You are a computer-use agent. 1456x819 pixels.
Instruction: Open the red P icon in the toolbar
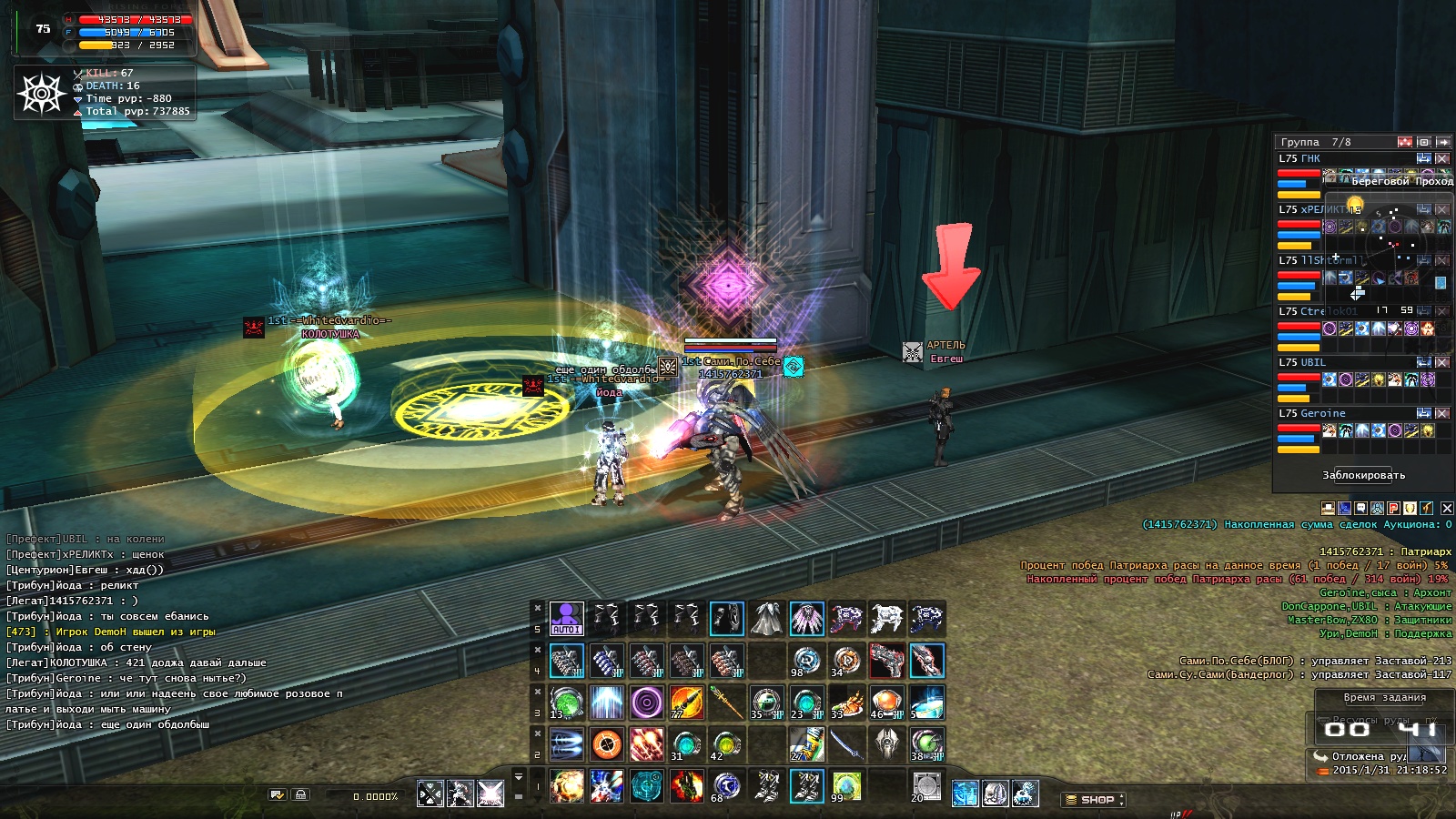[x=1393, y=508]
